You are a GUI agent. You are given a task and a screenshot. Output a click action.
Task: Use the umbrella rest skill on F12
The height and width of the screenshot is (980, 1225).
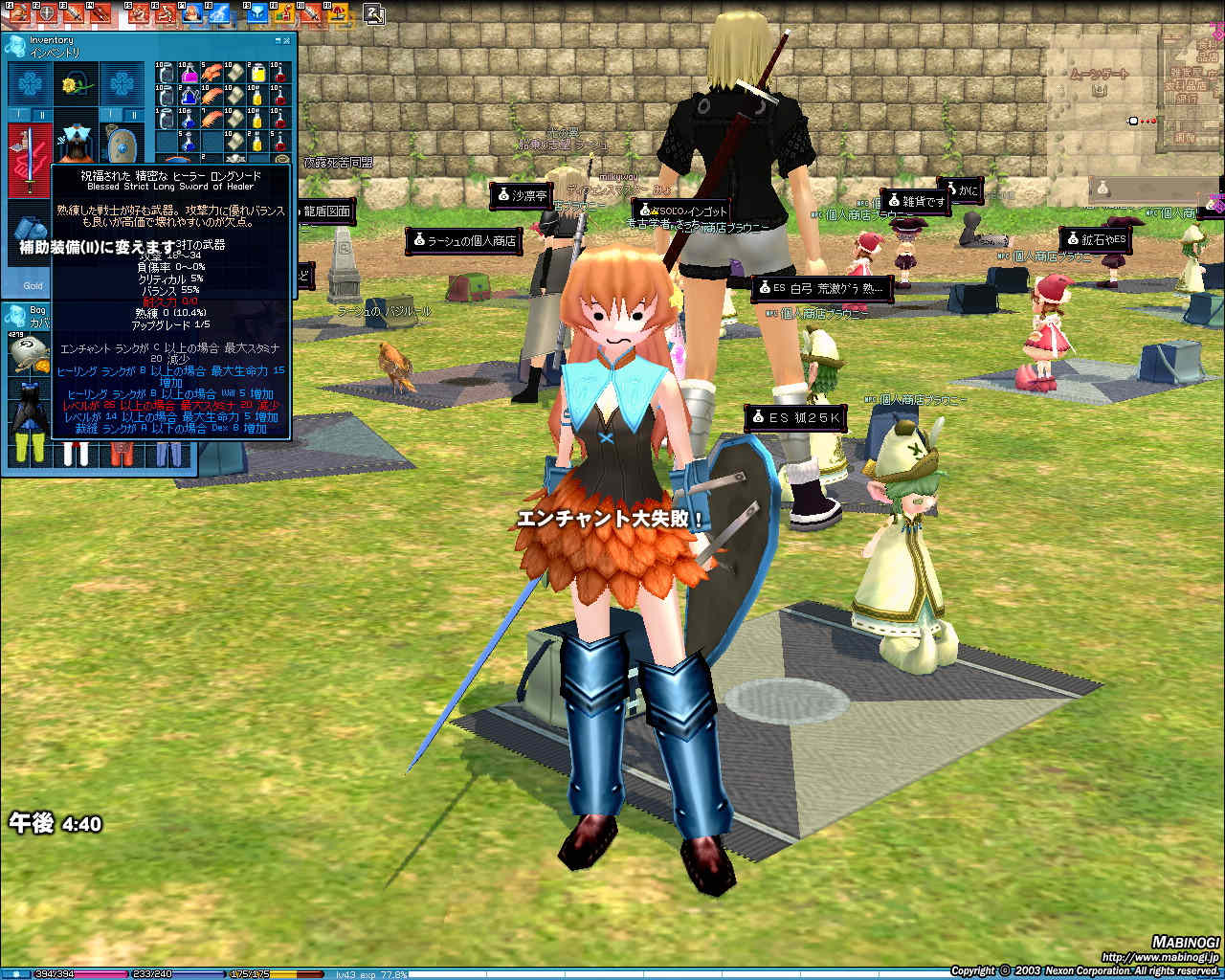pos(340,12)
